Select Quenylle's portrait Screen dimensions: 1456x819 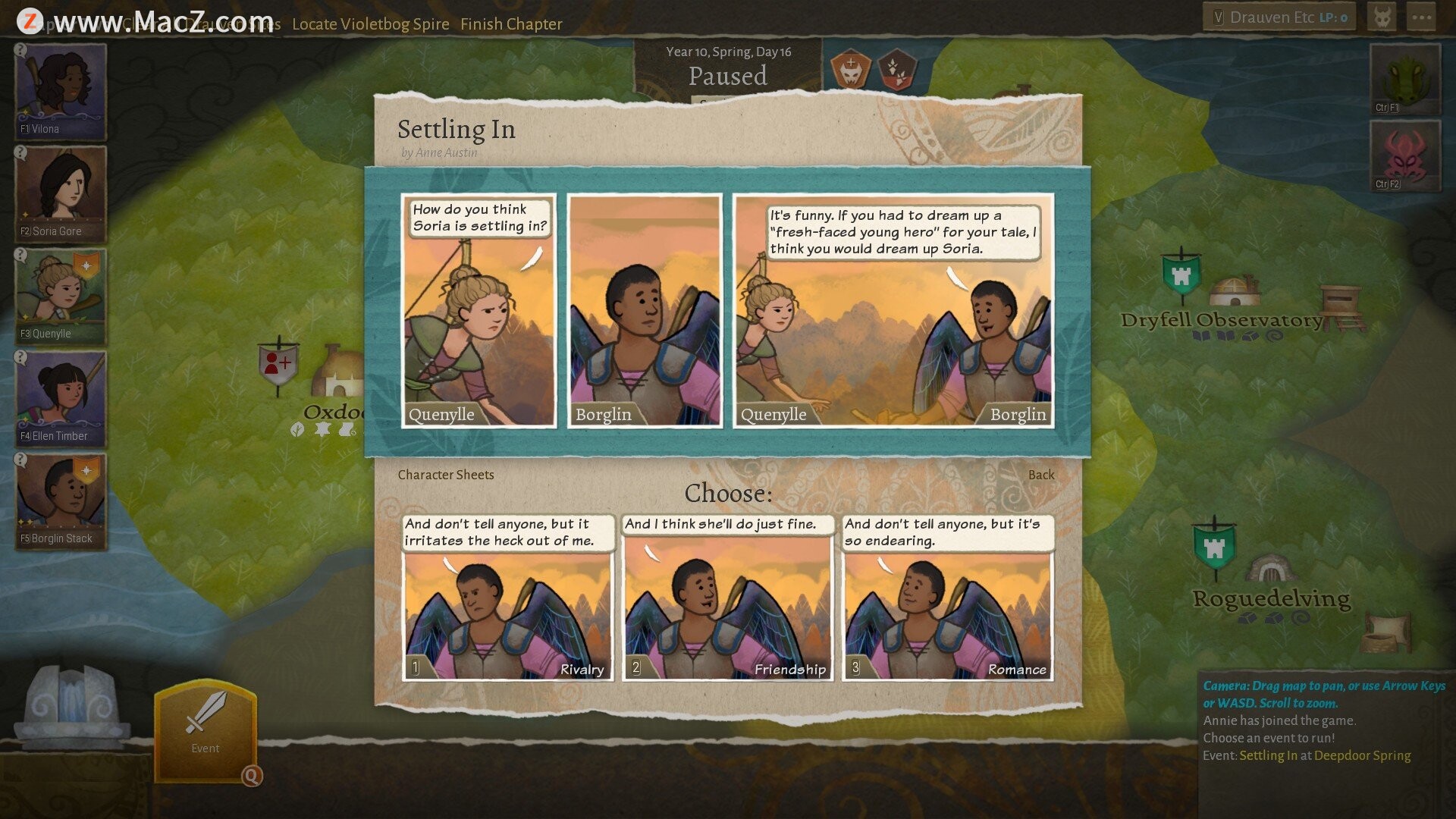point(61,296)
